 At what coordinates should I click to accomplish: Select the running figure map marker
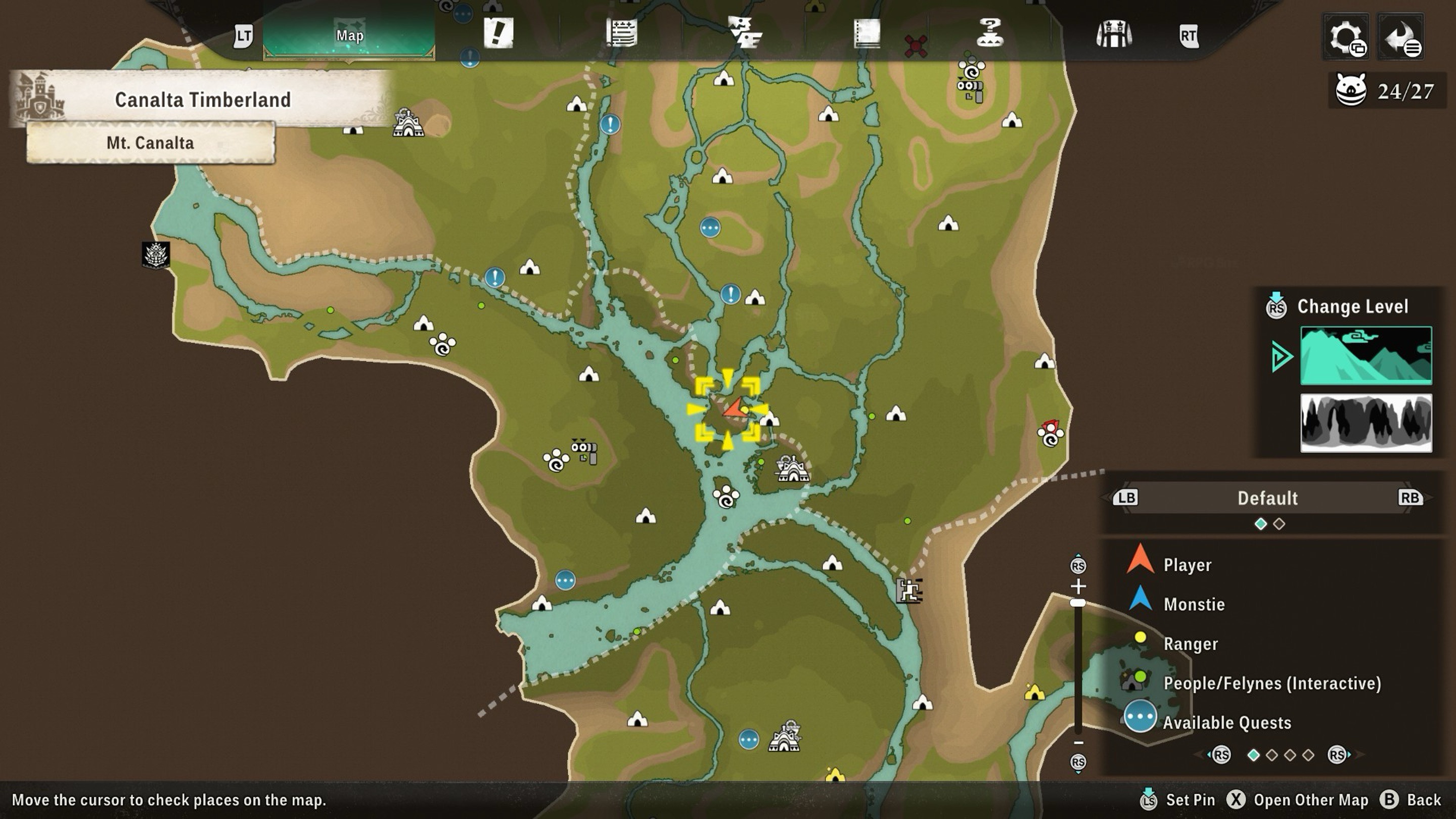point(909,591)
